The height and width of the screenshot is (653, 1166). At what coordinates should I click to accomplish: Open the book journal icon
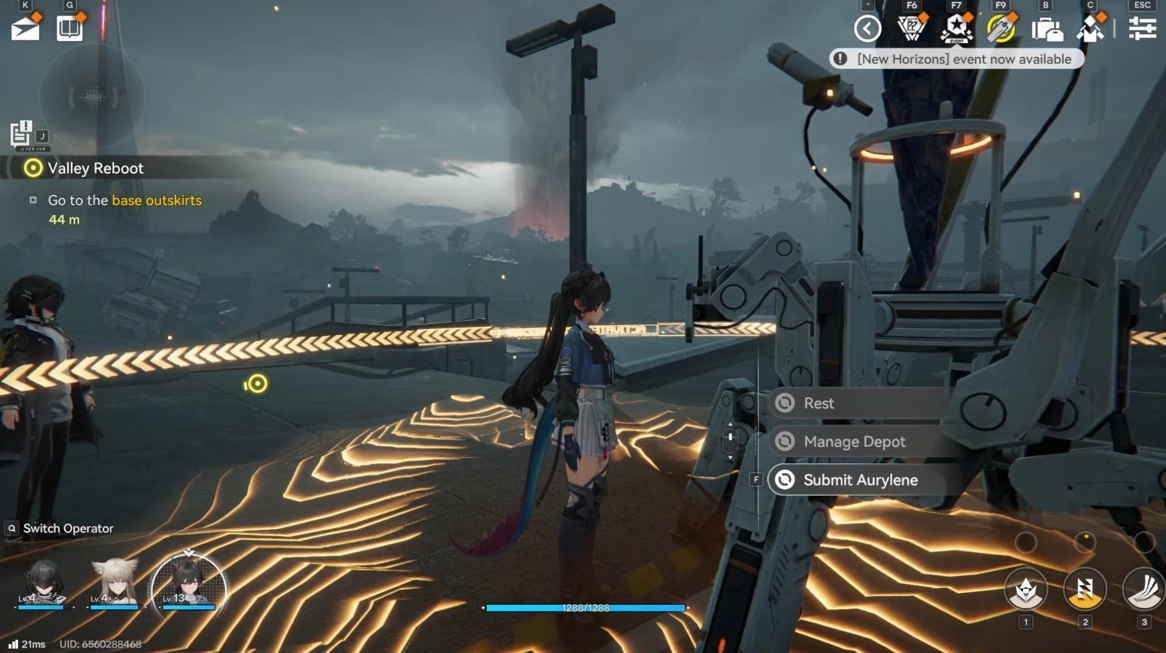click(70, 28)
